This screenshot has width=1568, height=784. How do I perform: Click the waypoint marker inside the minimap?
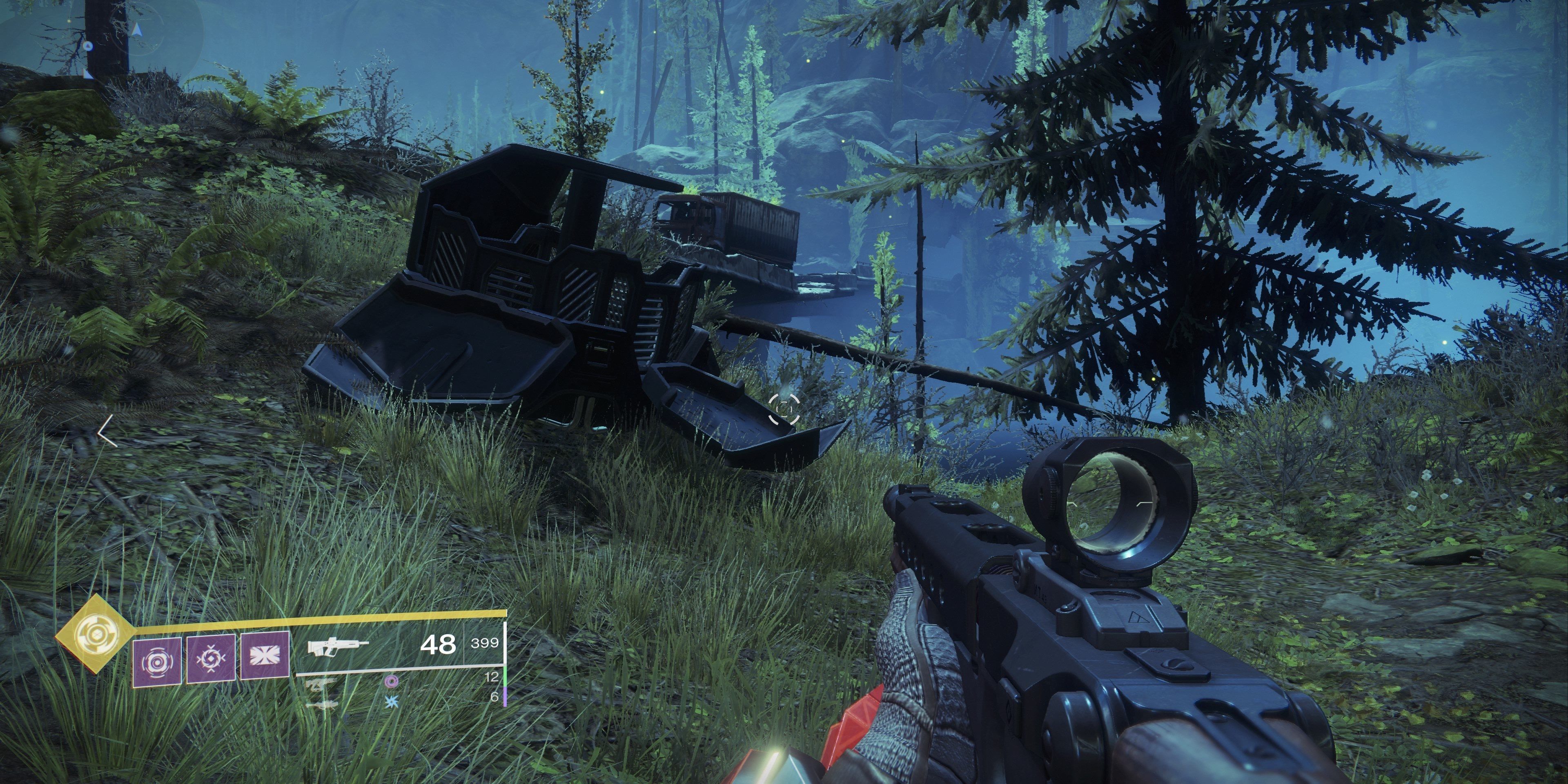[89, 46]
